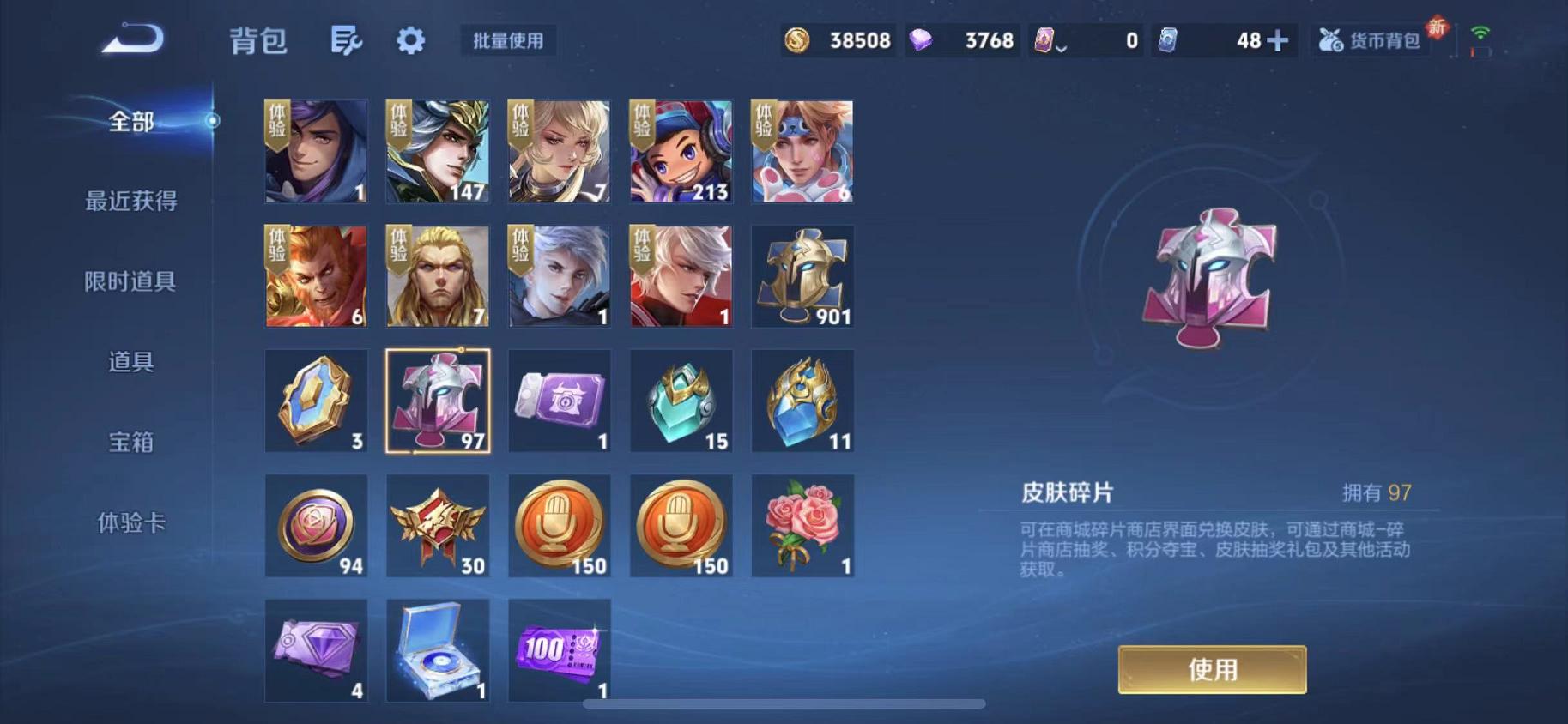Select the skin fragment stack of 97
Image resolution: width=1568 pixels, height=724 pixels.
coord(438,401)
